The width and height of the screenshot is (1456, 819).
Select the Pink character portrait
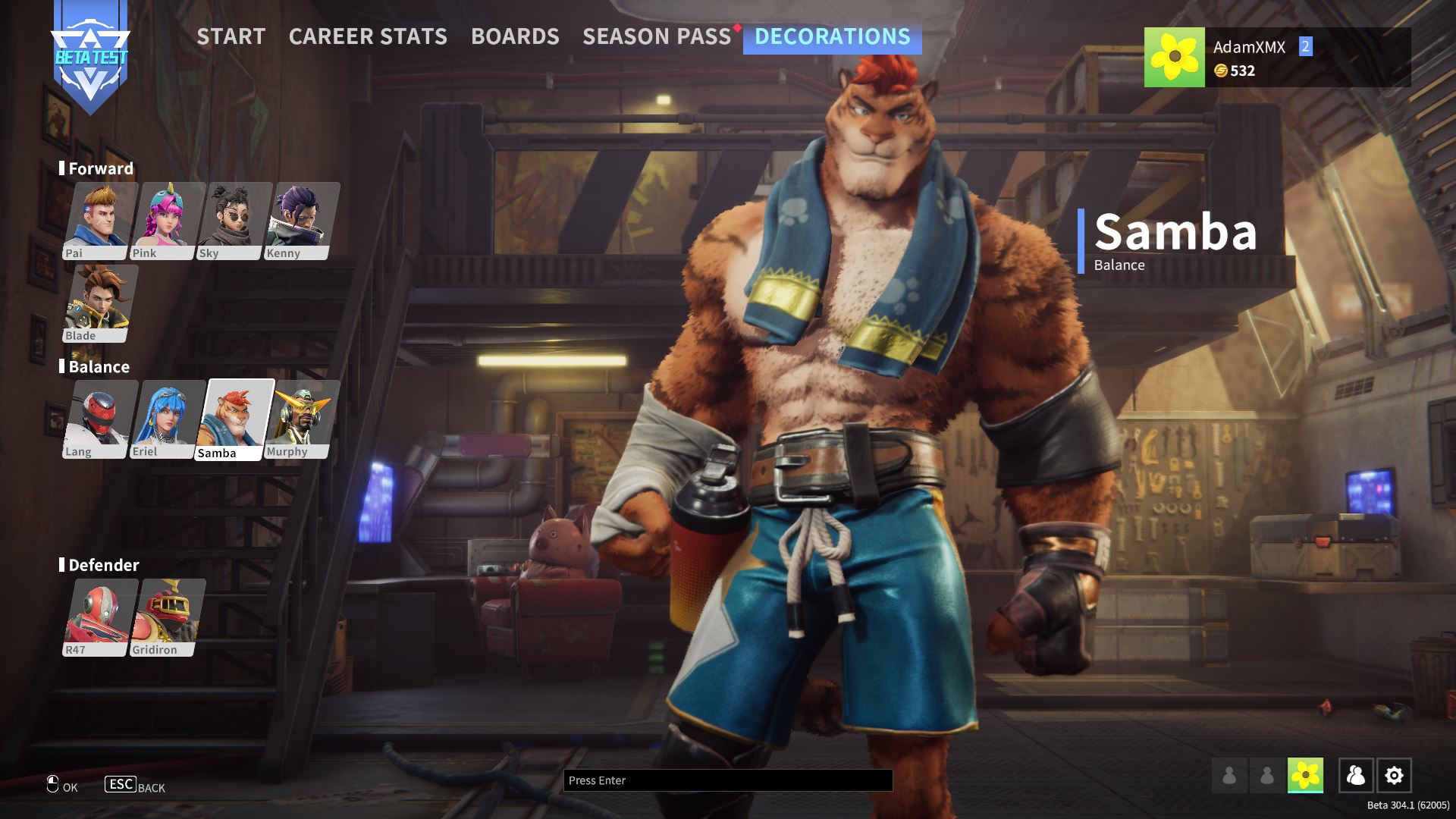click(x=167, y=220)
